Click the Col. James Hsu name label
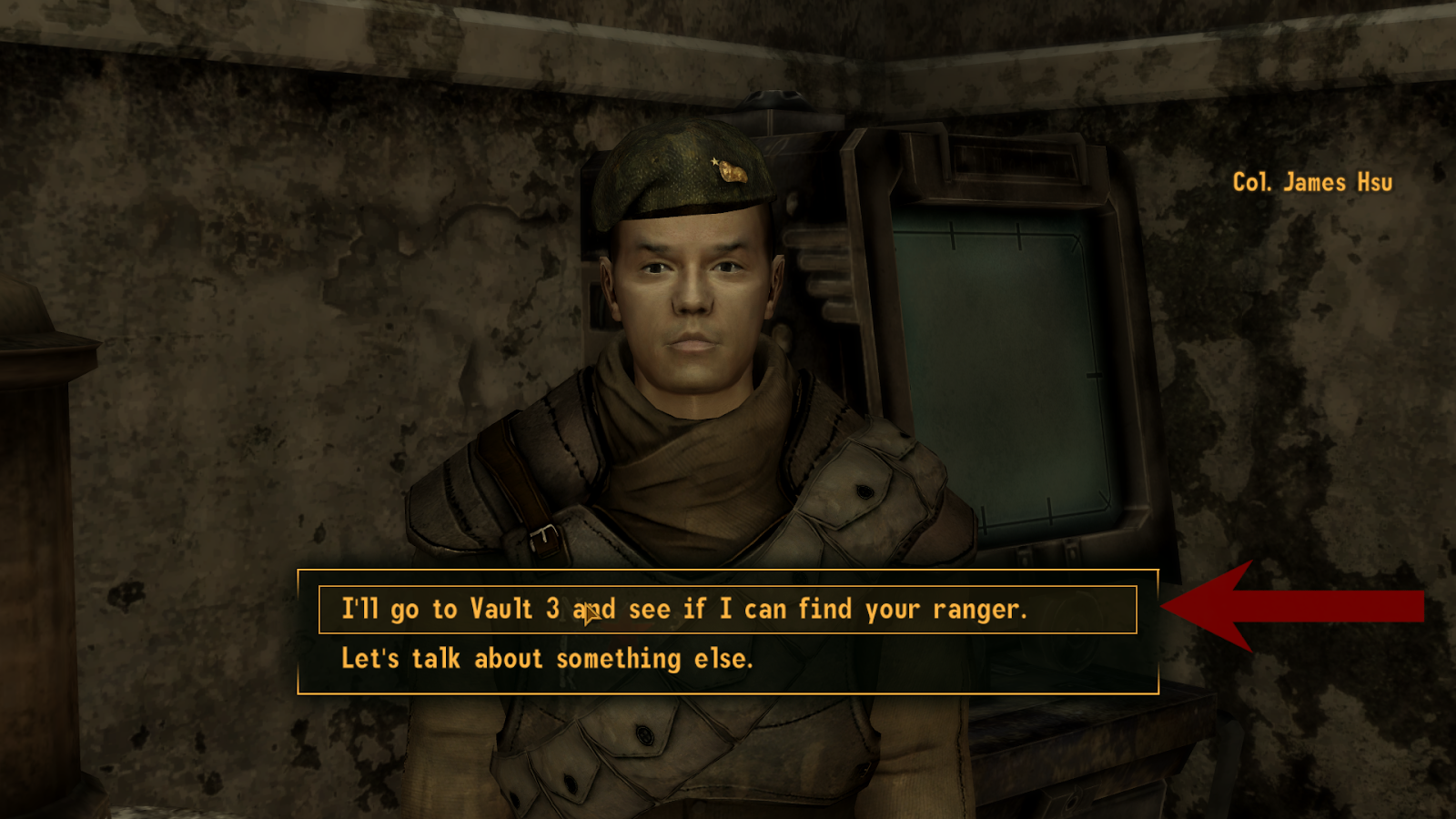1456x819 pixels. tap(1314, 182)
